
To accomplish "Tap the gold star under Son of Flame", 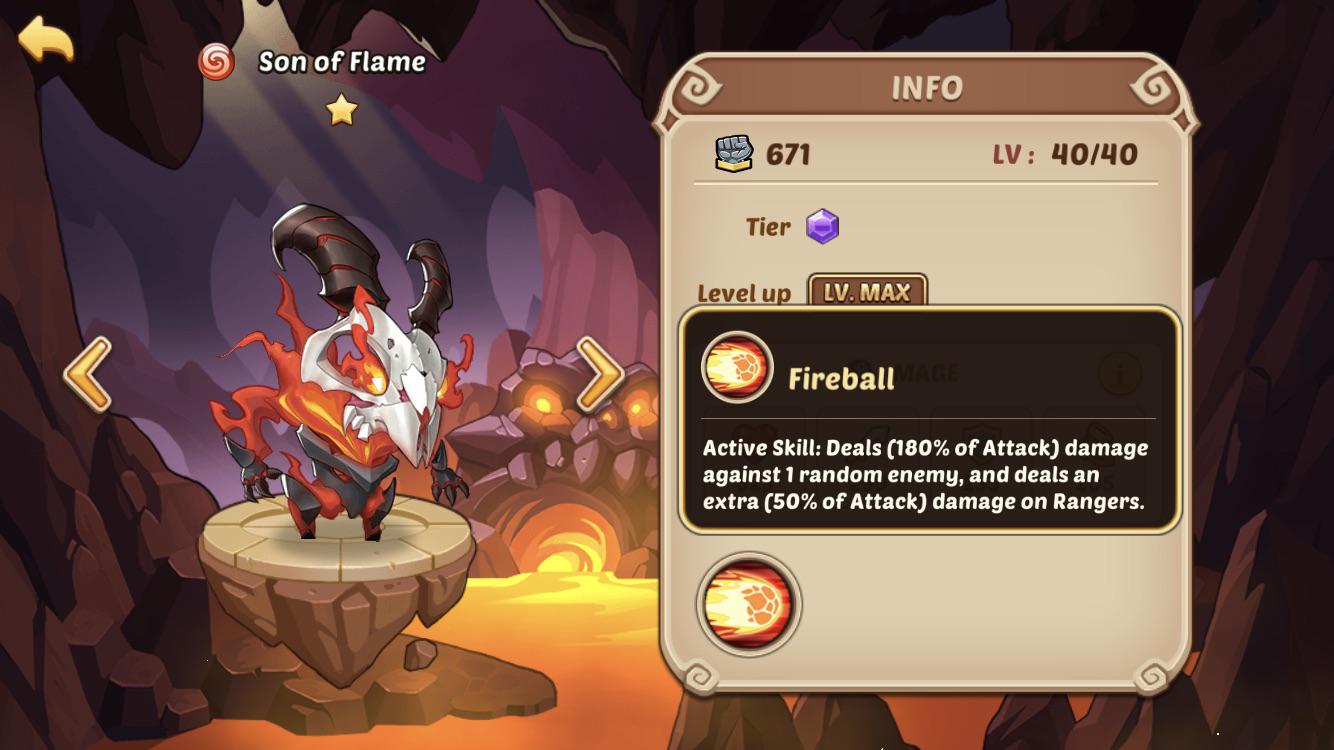I will pyautogui.click(x=340, y=112).
